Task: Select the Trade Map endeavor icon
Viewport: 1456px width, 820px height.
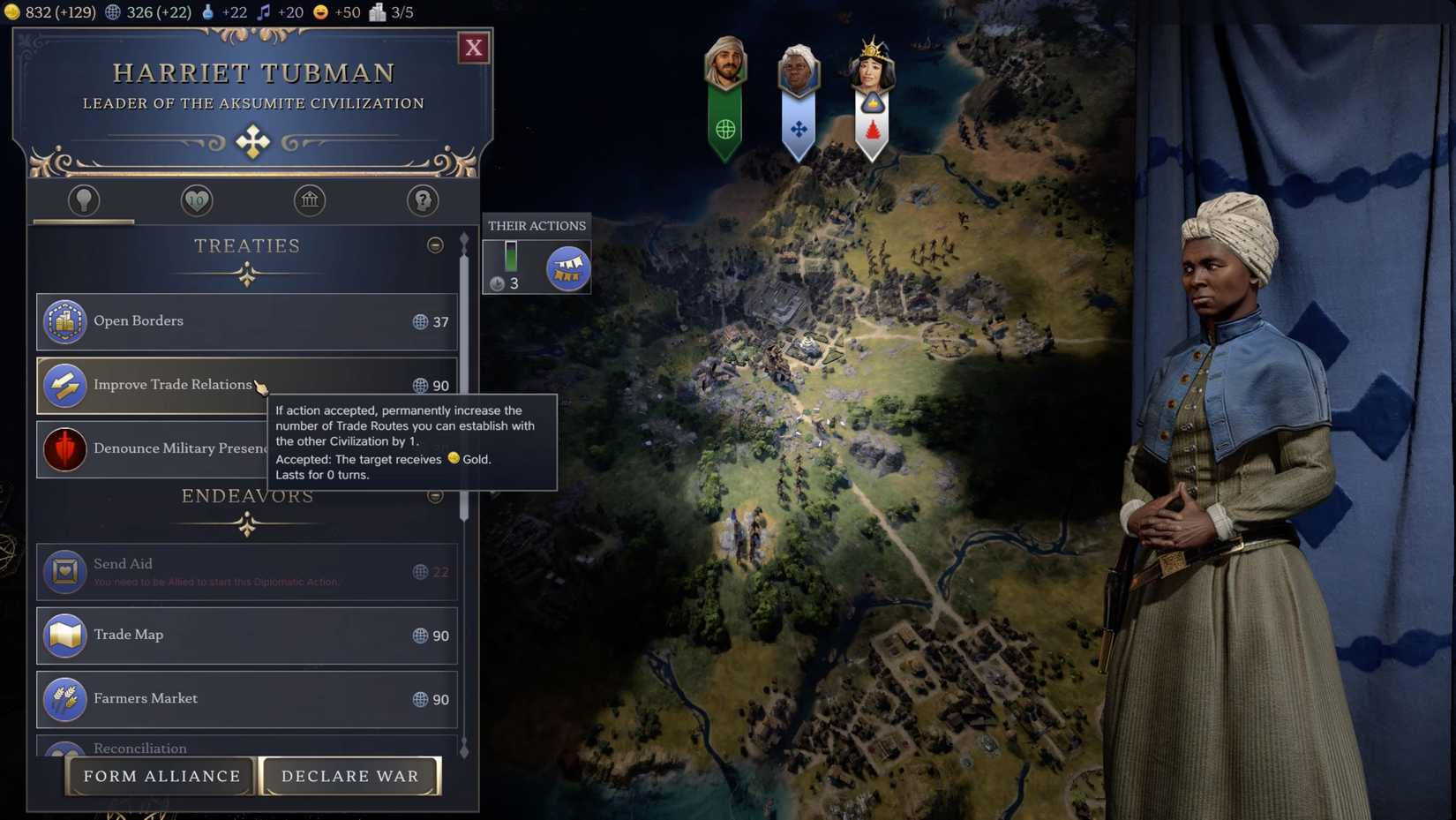Action: tap(64, 635)
